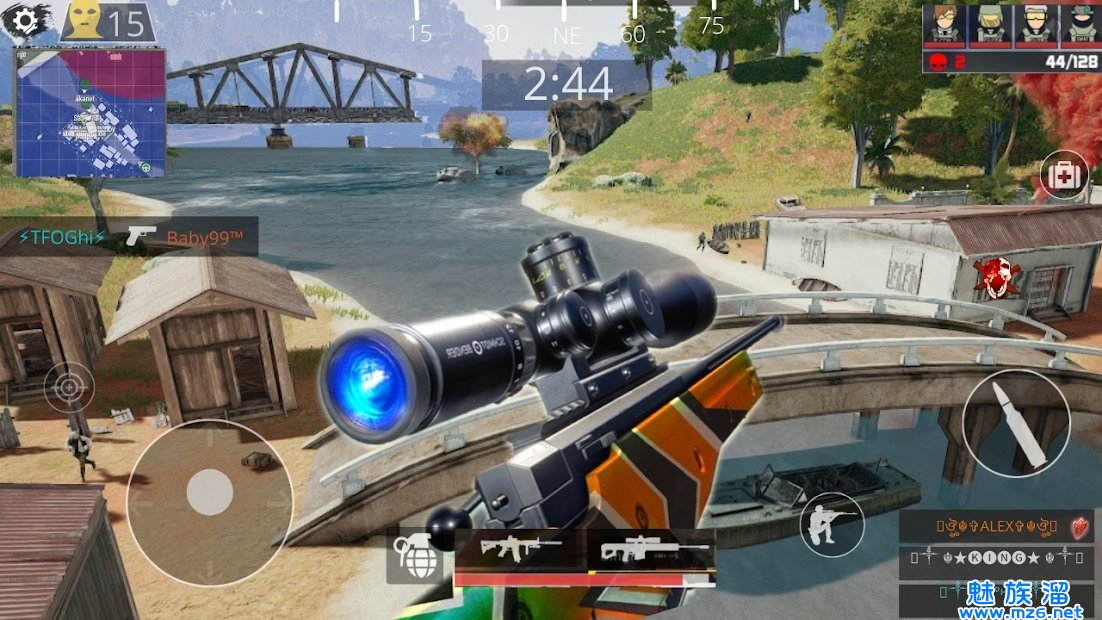Select the KING player row

pos(996,558)
